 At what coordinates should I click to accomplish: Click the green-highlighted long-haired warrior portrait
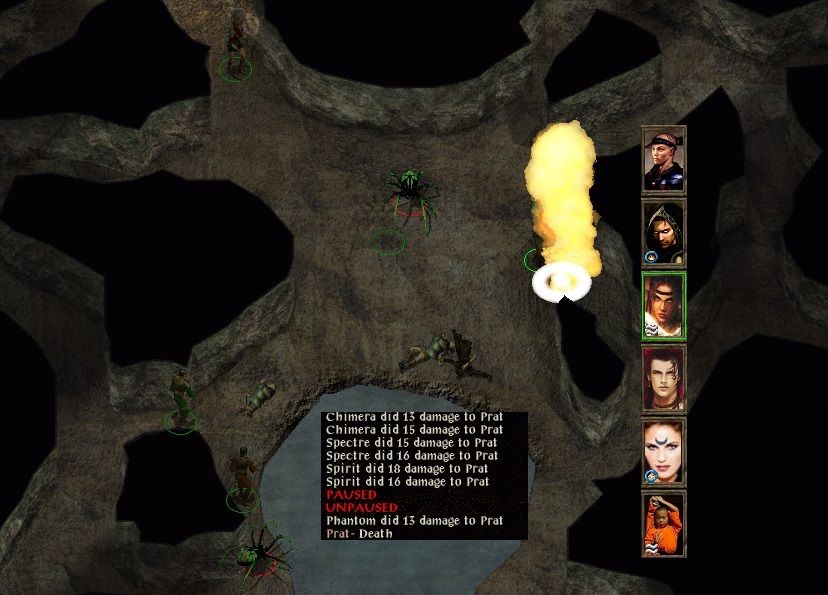pos(663,304)
